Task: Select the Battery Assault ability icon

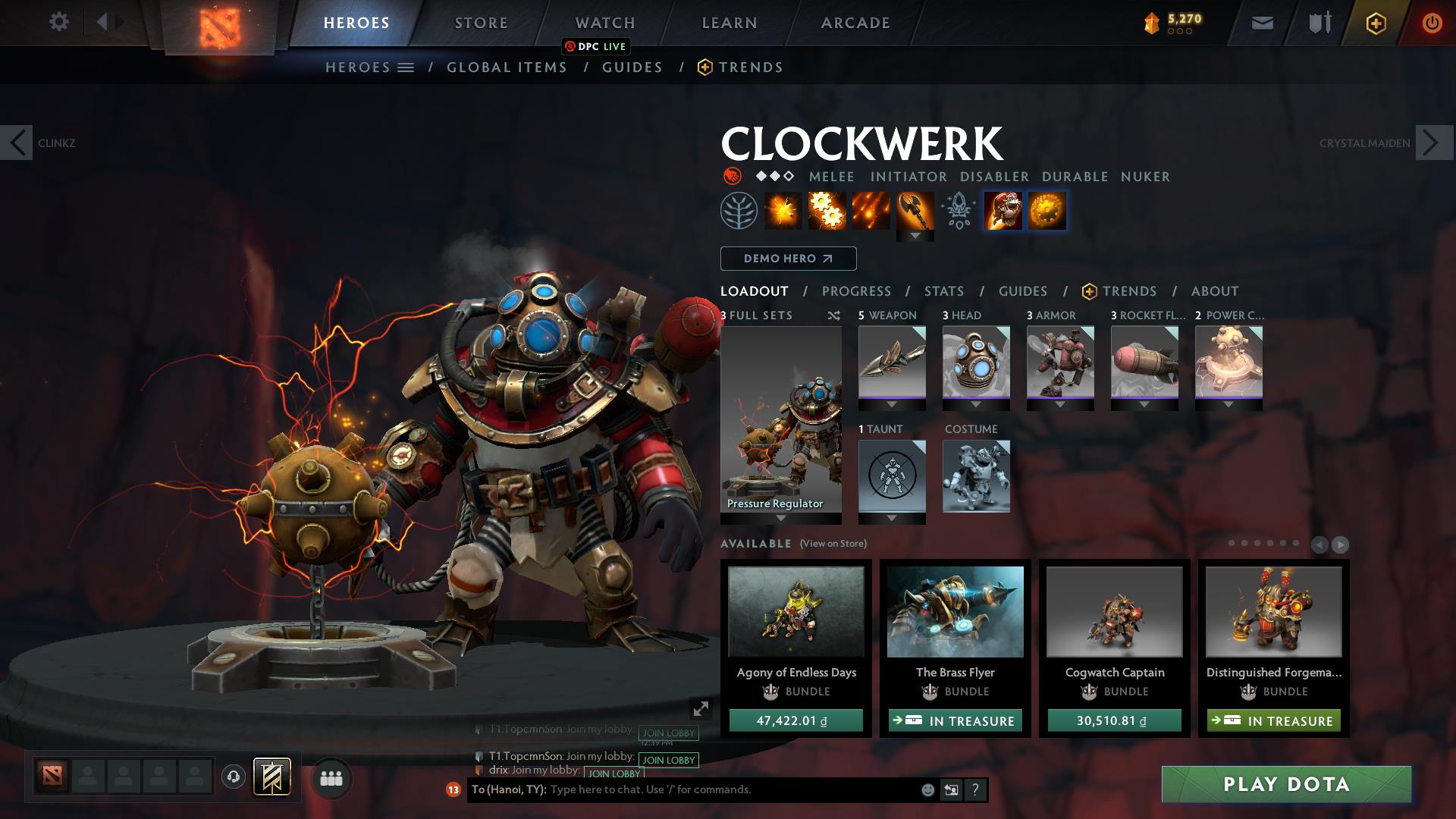Action: [x=785, y=211]
